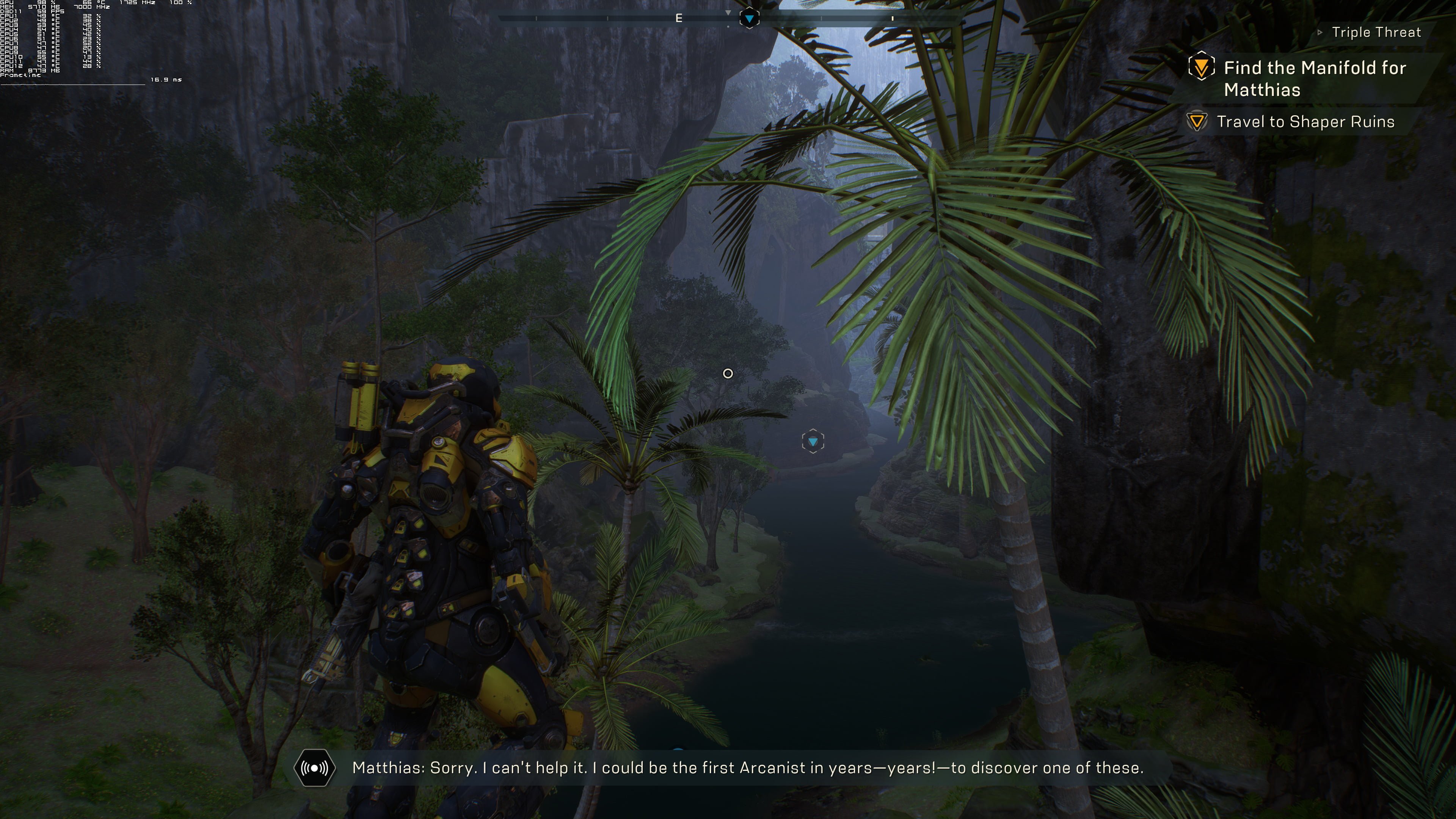Click the blue waypoint marker over the river
1456x819 pixels.
pyautogui.click(x=813, y=441)
